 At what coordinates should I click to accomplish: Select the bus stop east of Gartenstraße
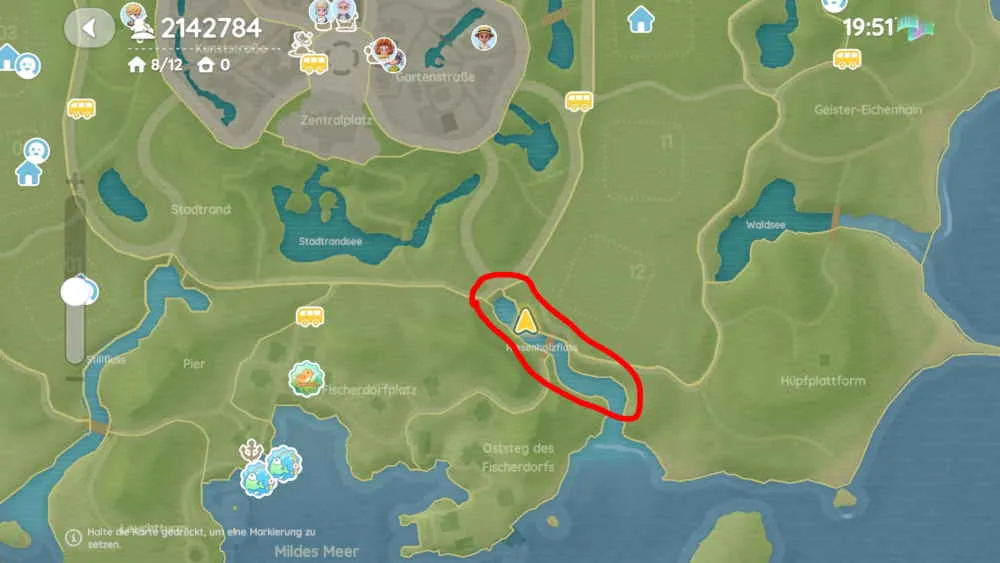click(579, 101)
